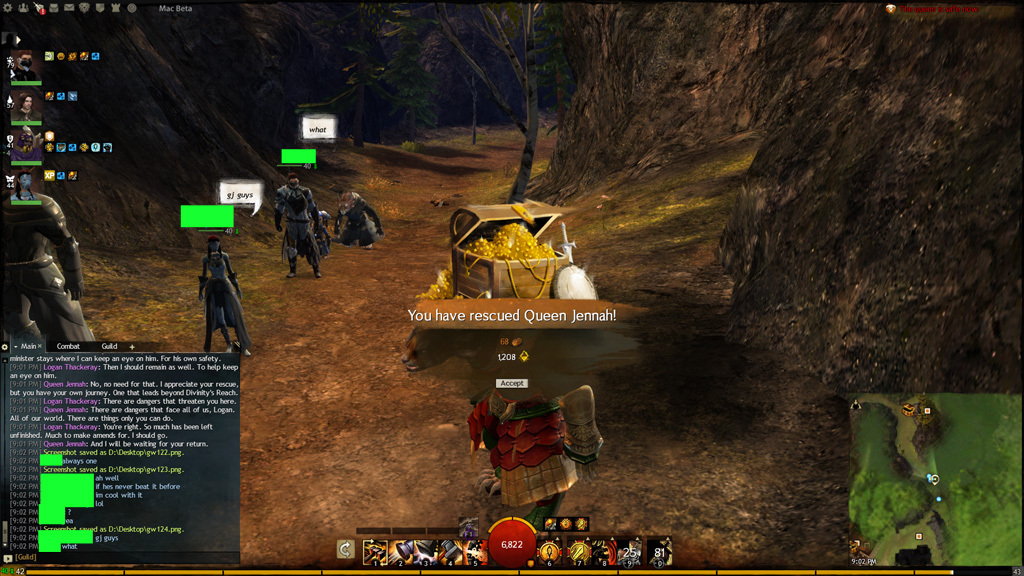Switch to the Combat chat tab
Viewport: 1024px width, 576px height.
[68, 346]
